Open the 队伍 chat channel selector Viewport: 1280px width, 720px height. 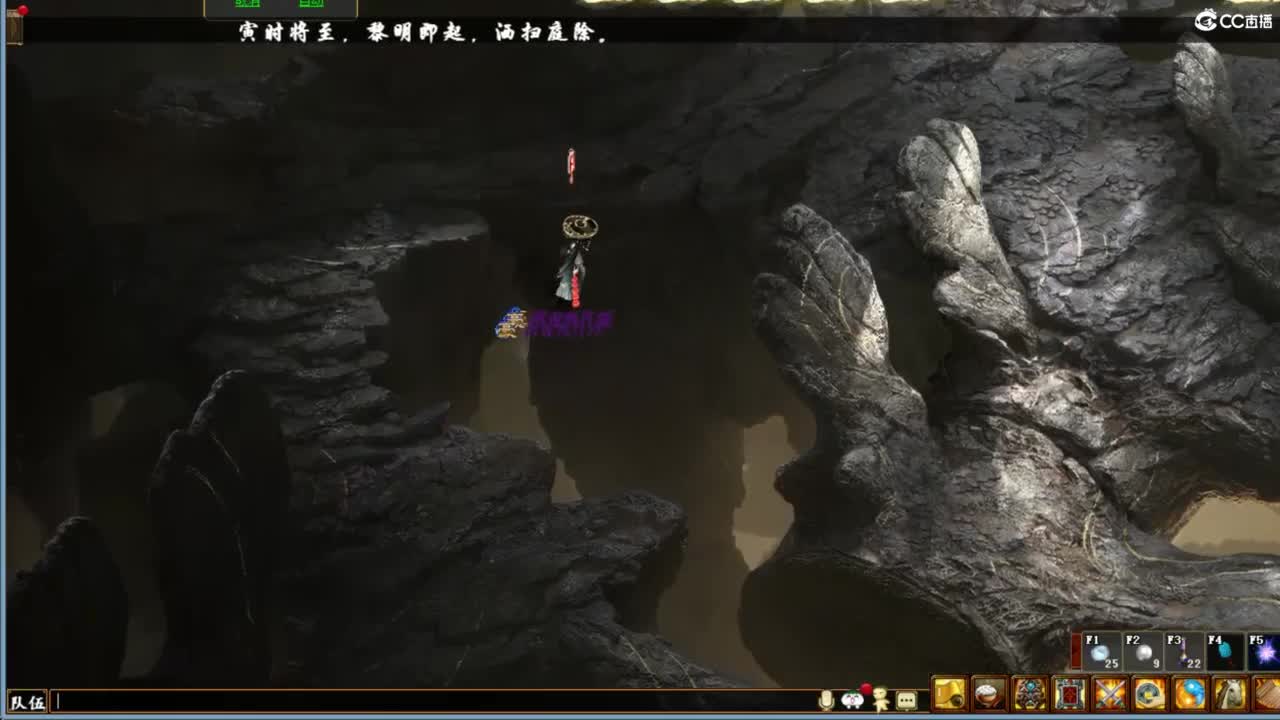(x=25, y=703)
